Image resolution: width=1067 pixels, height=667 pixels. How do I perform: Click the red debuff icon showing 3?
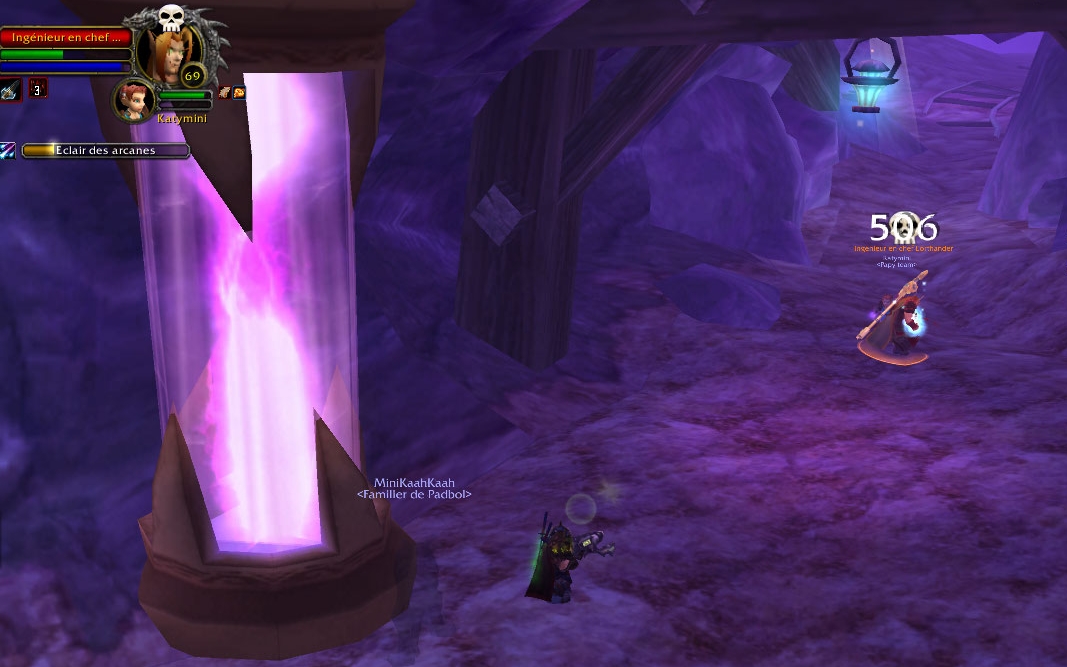click(x=38, y=88)
